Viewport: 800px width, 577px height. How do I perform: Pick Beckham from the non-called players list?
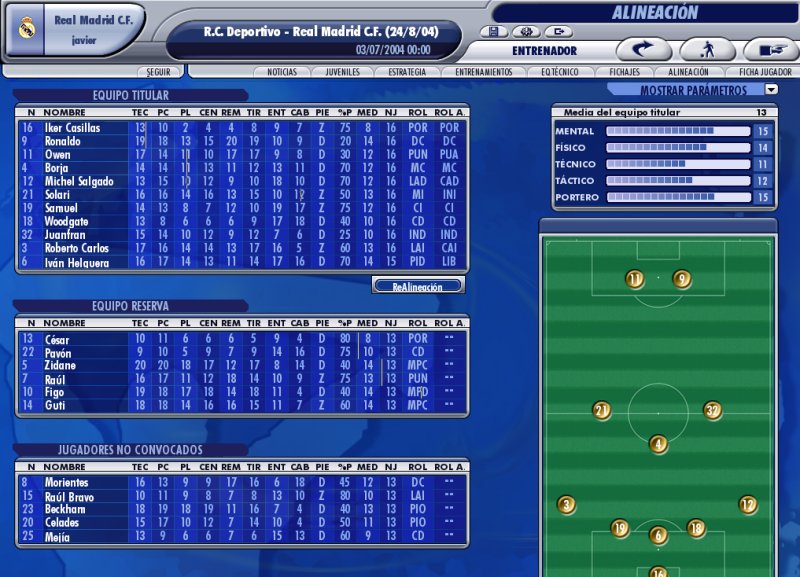pos(65,509)
